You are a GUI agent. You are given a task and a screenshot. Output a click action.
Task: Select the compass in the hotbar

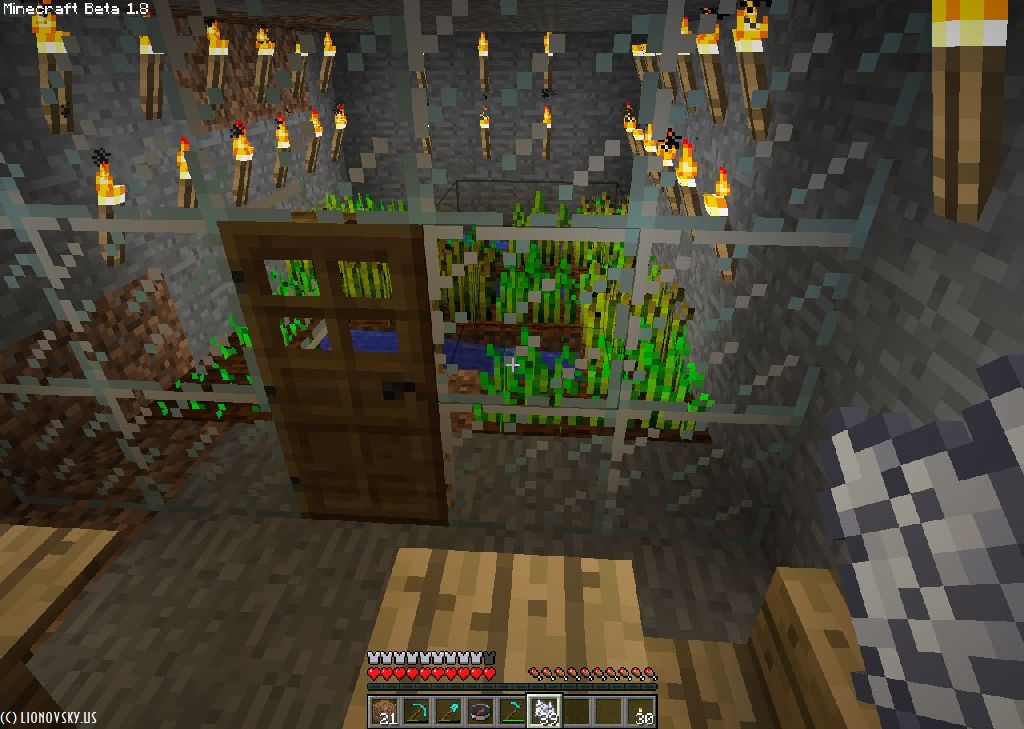coord(480,711)
